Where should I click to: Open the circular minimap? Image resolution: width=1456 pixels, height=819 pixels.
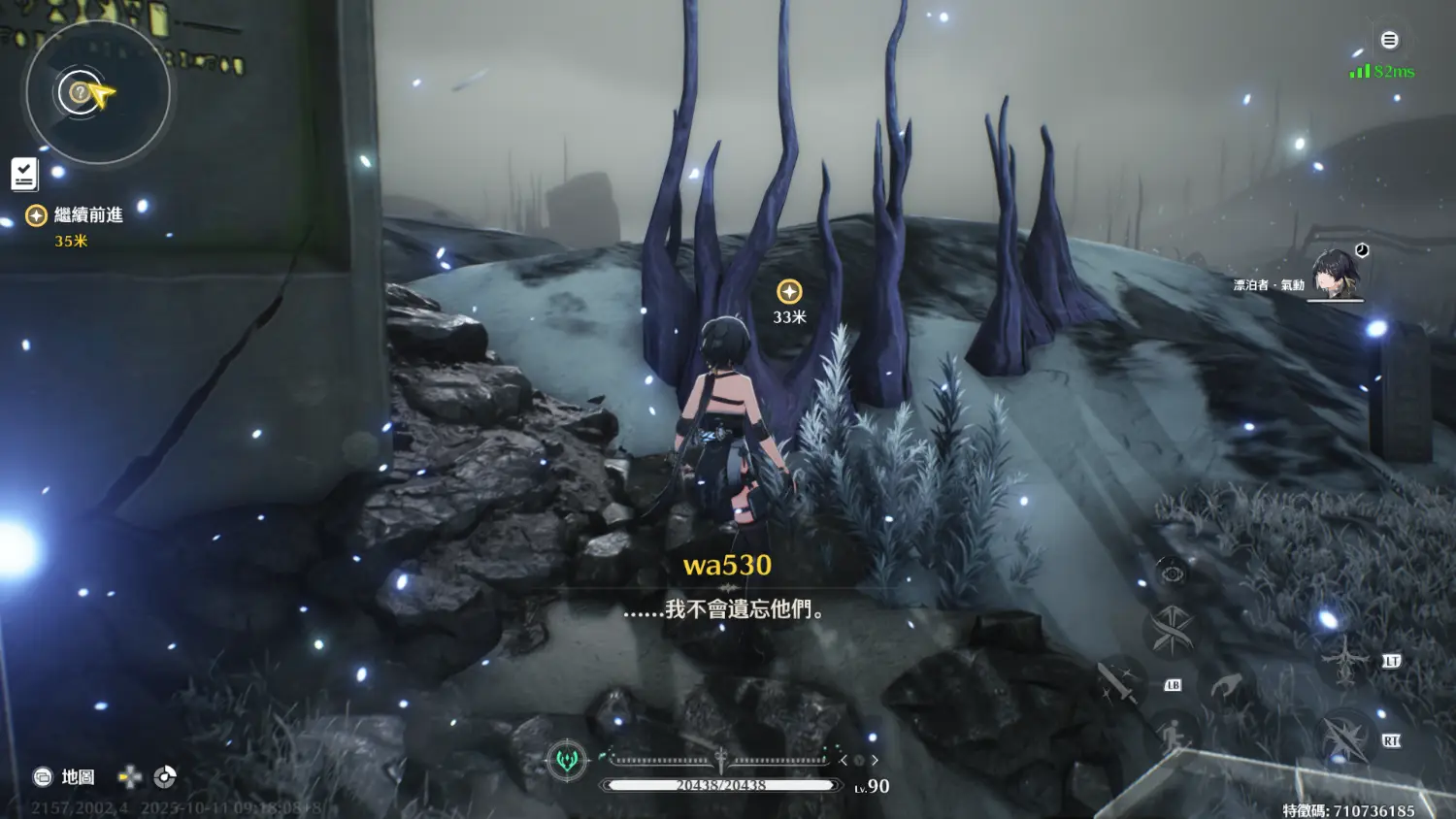pyautogui.click(x=97, y=93)
